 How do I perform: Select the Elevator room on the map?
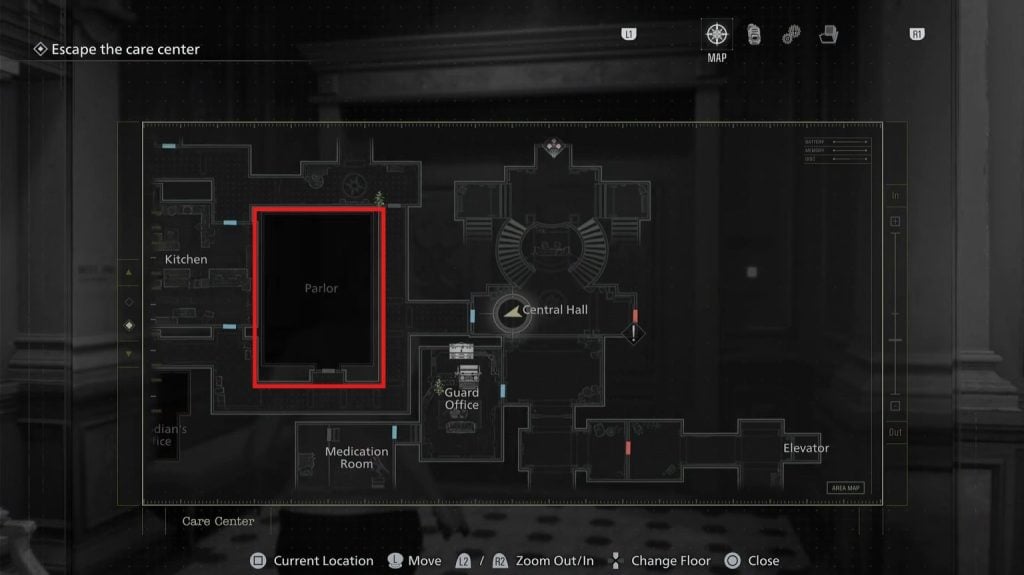tap(806, 448)
